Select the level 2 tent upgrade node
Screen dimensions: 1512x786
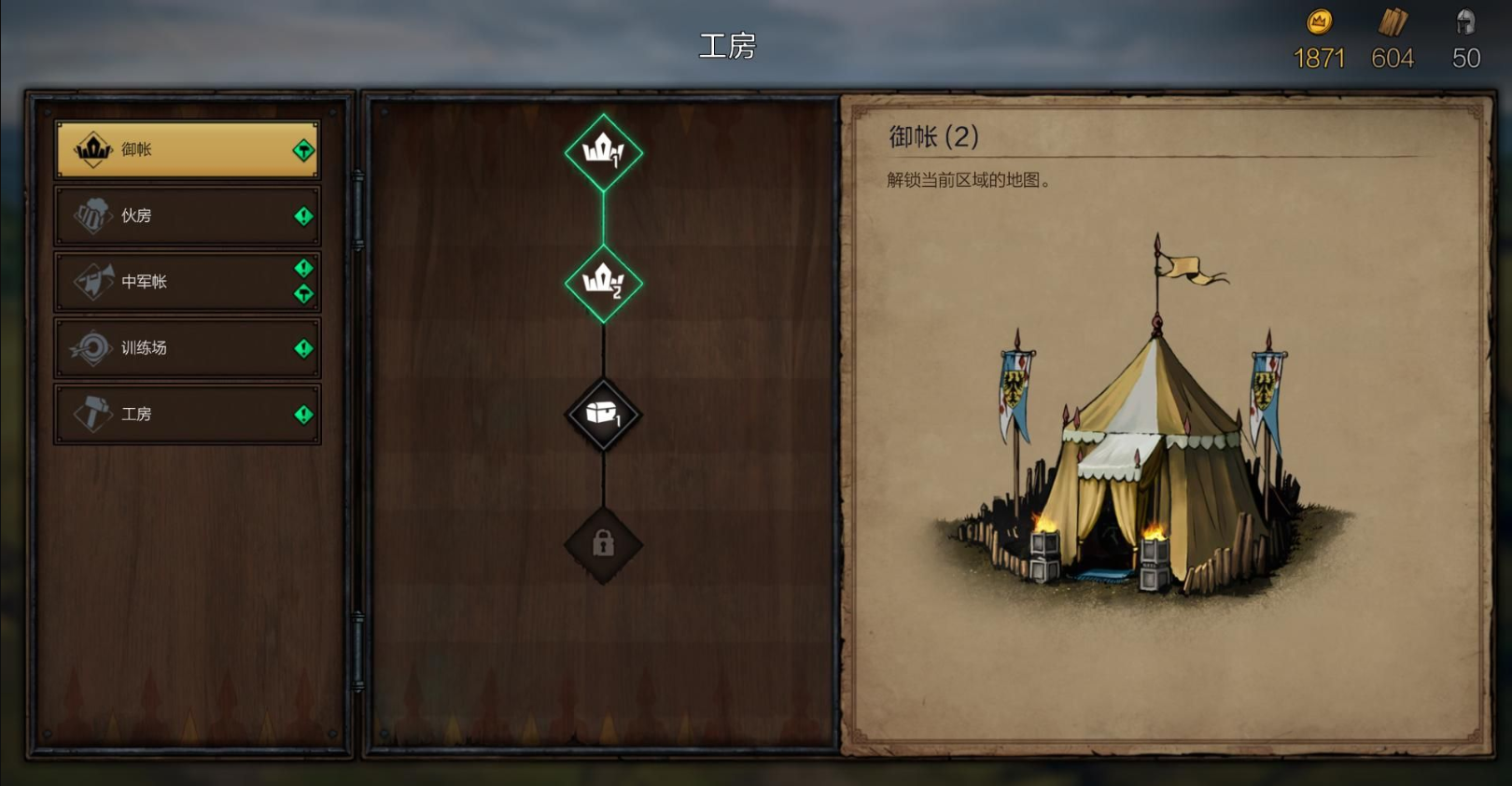tap(603, 283)
